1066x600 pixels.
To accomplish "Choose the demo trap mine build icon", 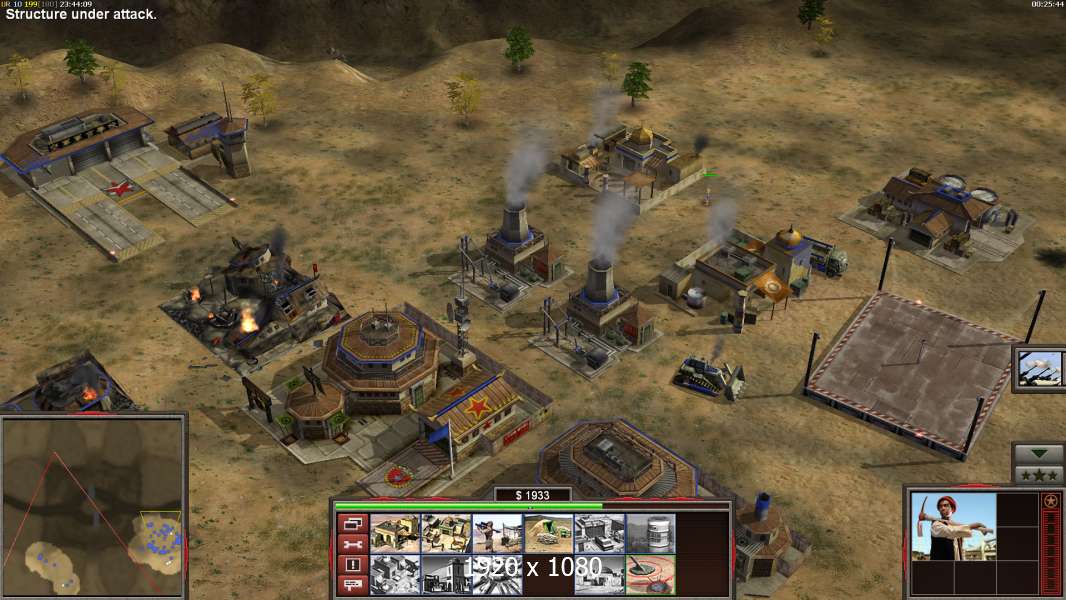I will 651,575.
